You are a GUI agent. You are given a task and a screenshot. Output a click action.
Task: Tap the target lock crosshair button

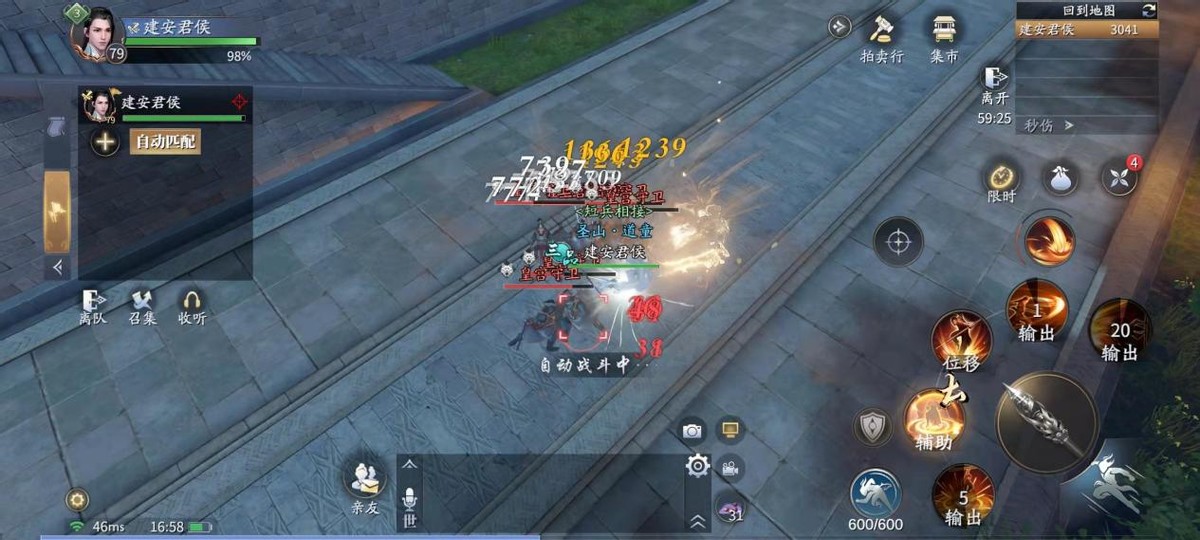coord(898,241)
